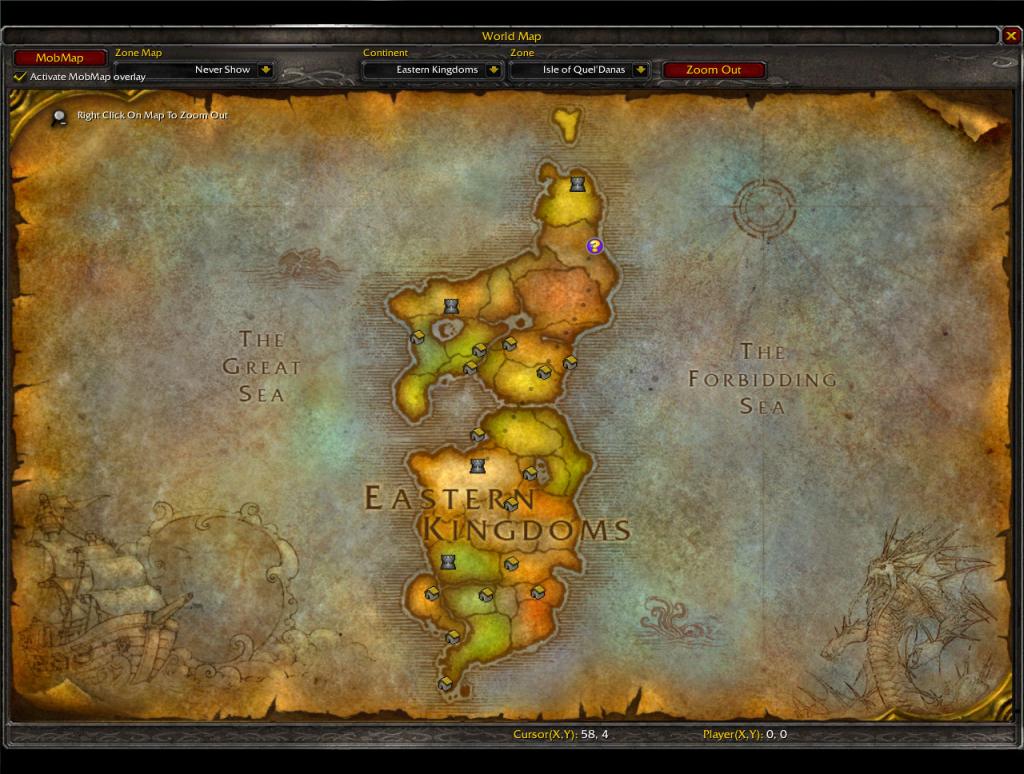1024x774 pixels.
Task: Close the World Map window
Action: [1011, 37]
